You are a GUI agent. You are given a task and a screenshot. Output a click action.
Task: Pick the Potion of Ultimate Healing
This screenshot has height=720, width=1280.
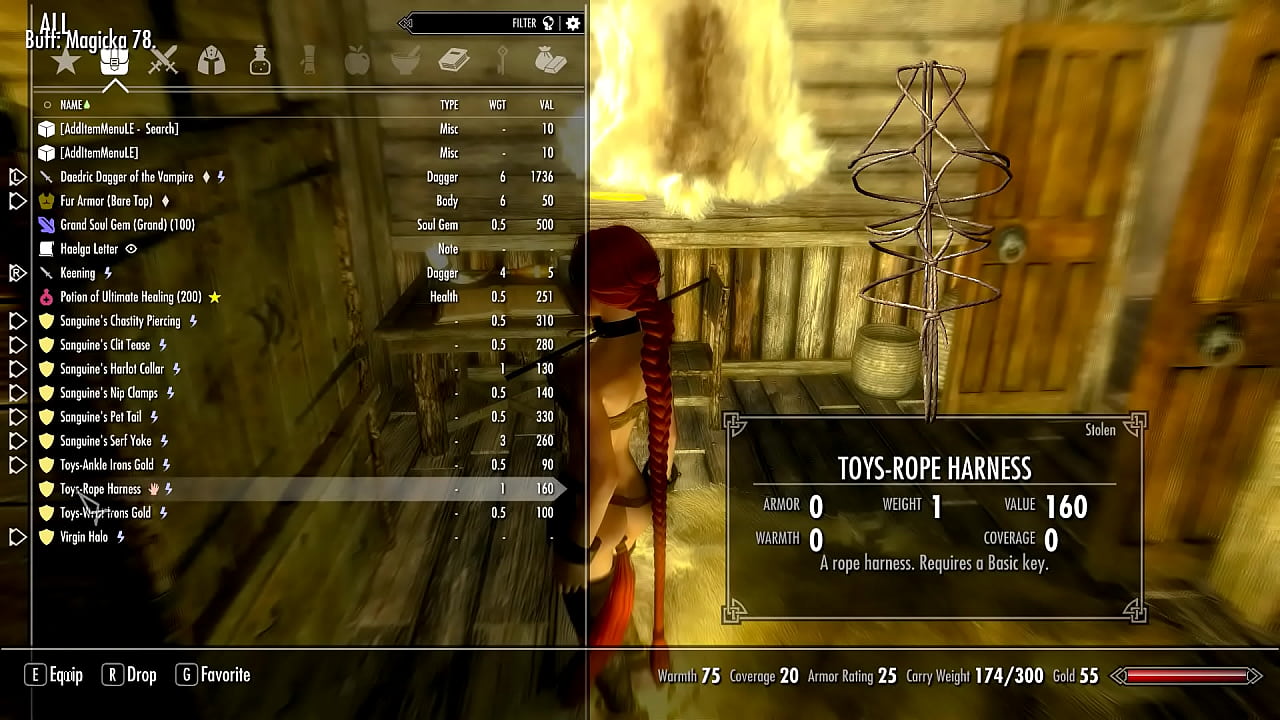[130, 297]
